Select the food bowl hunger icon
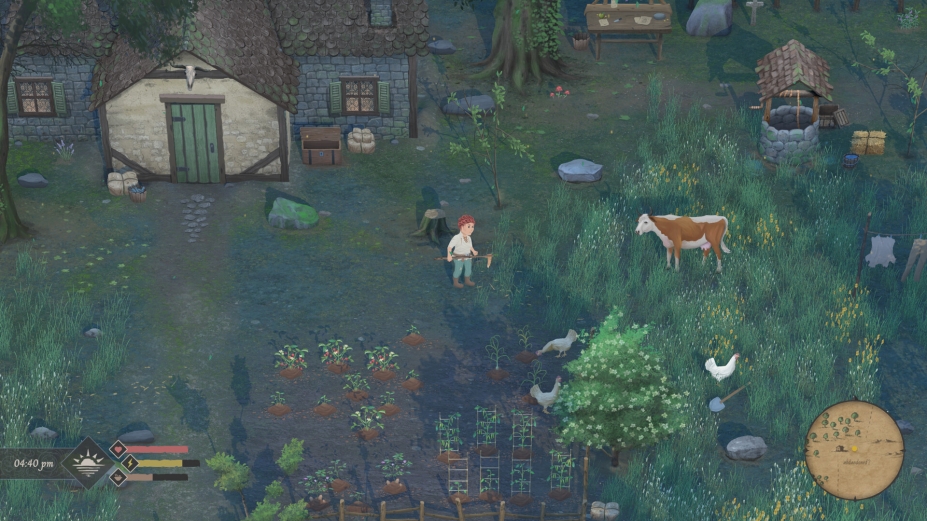 tap(118, 477)
